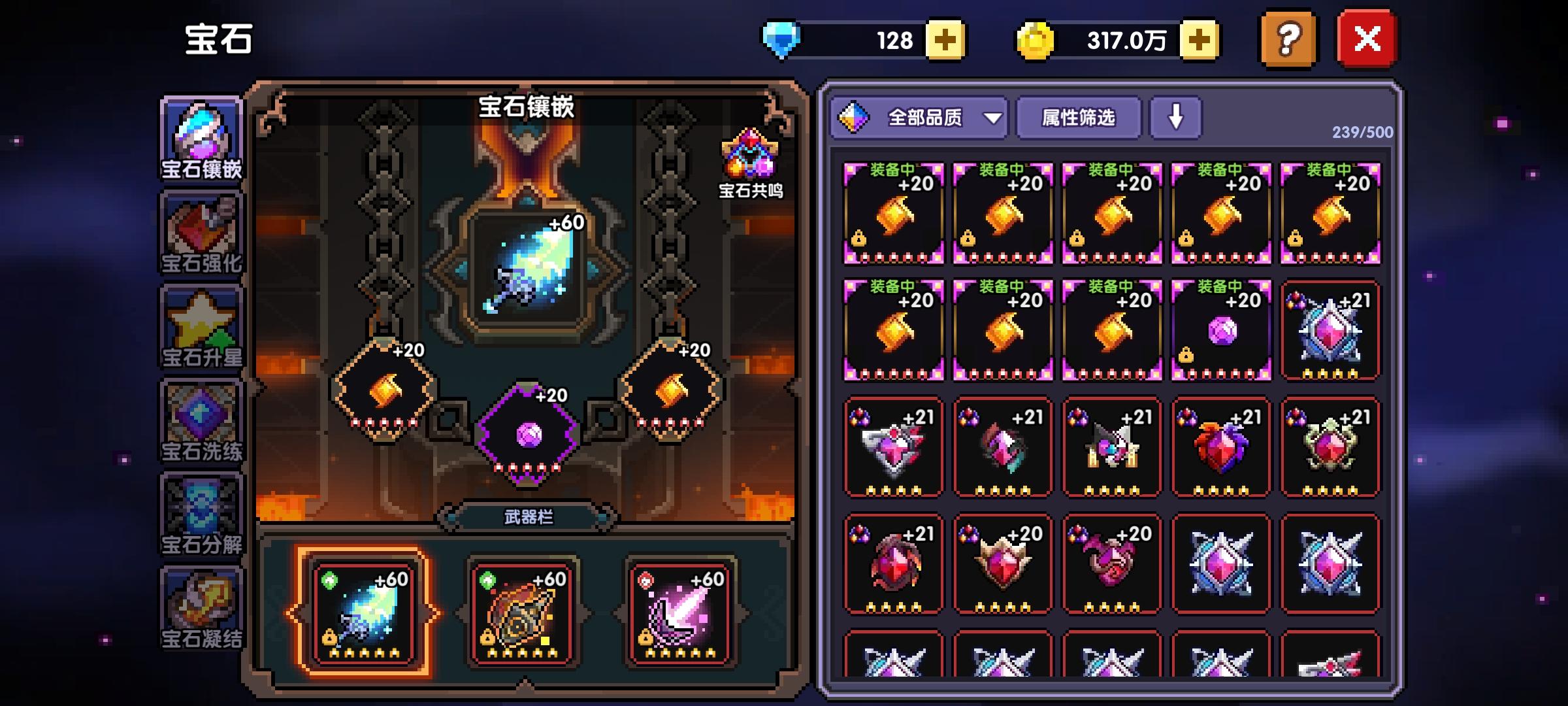Toggle the descending sort arrow button

1176,118
